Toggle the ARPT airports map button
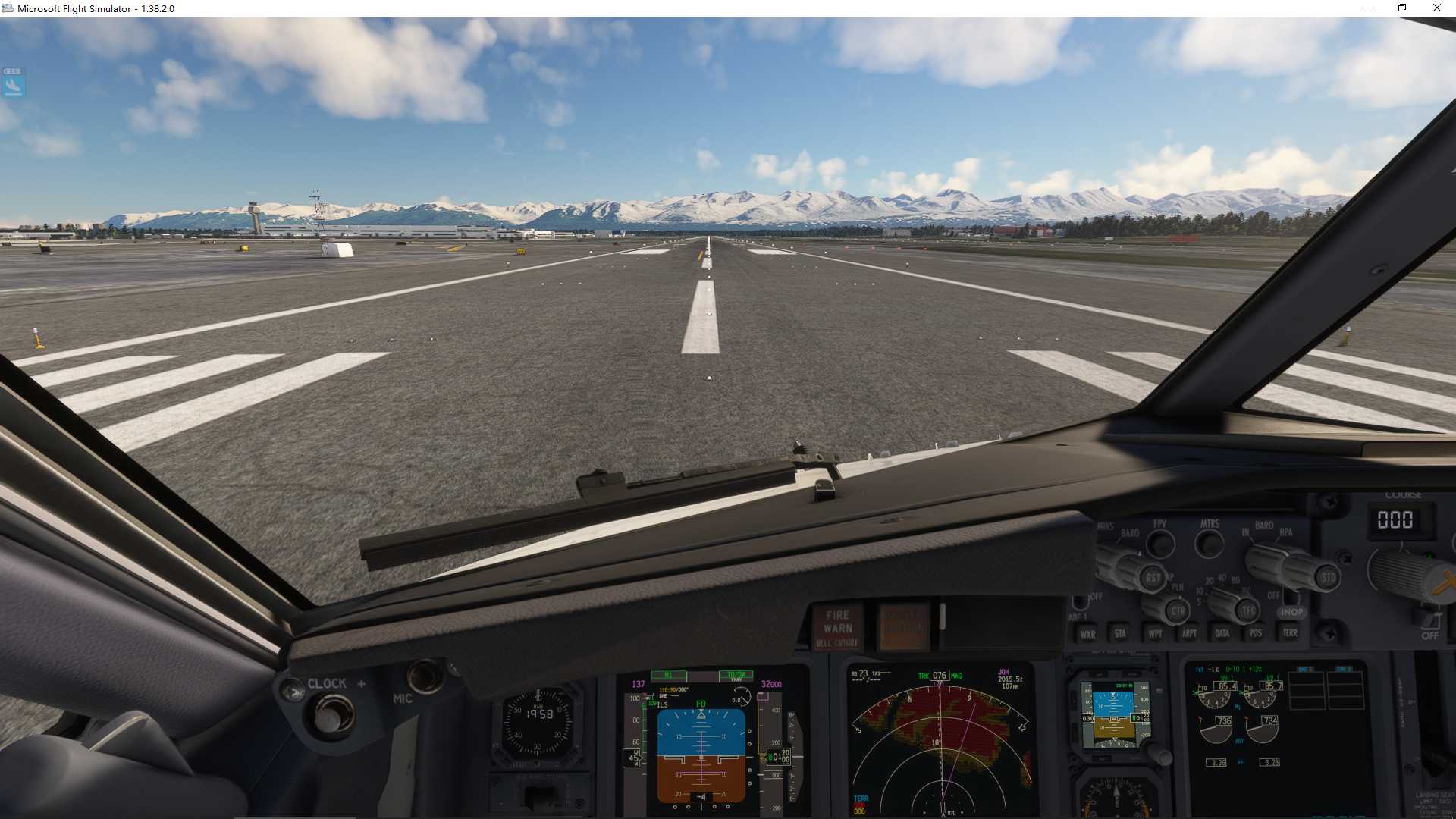The width and height of the screenshot is (1456, 819). 1189,634
